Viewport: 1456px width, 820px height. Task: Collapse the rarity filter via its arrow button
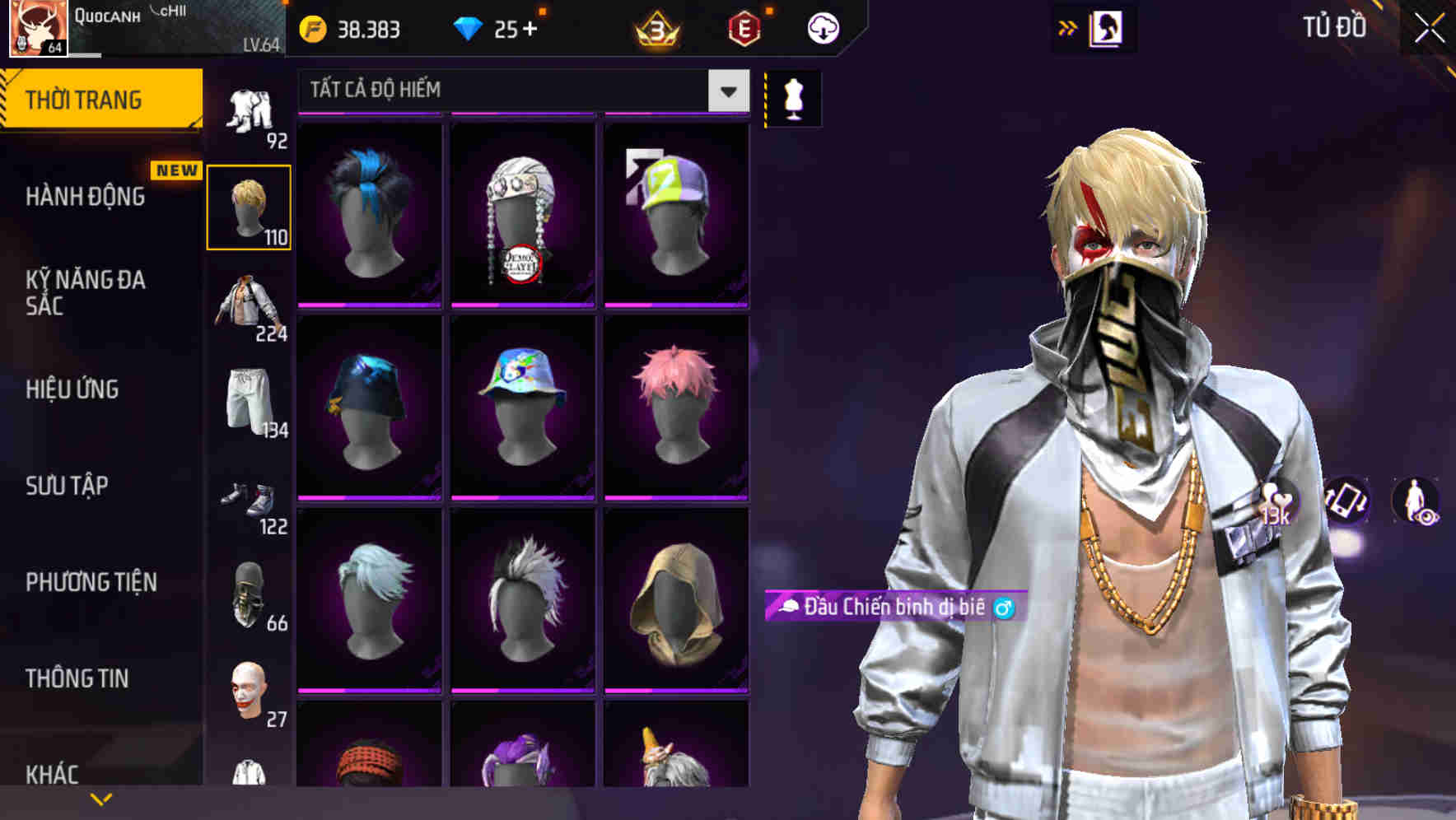pyautogui.click(x=728, y=90)
